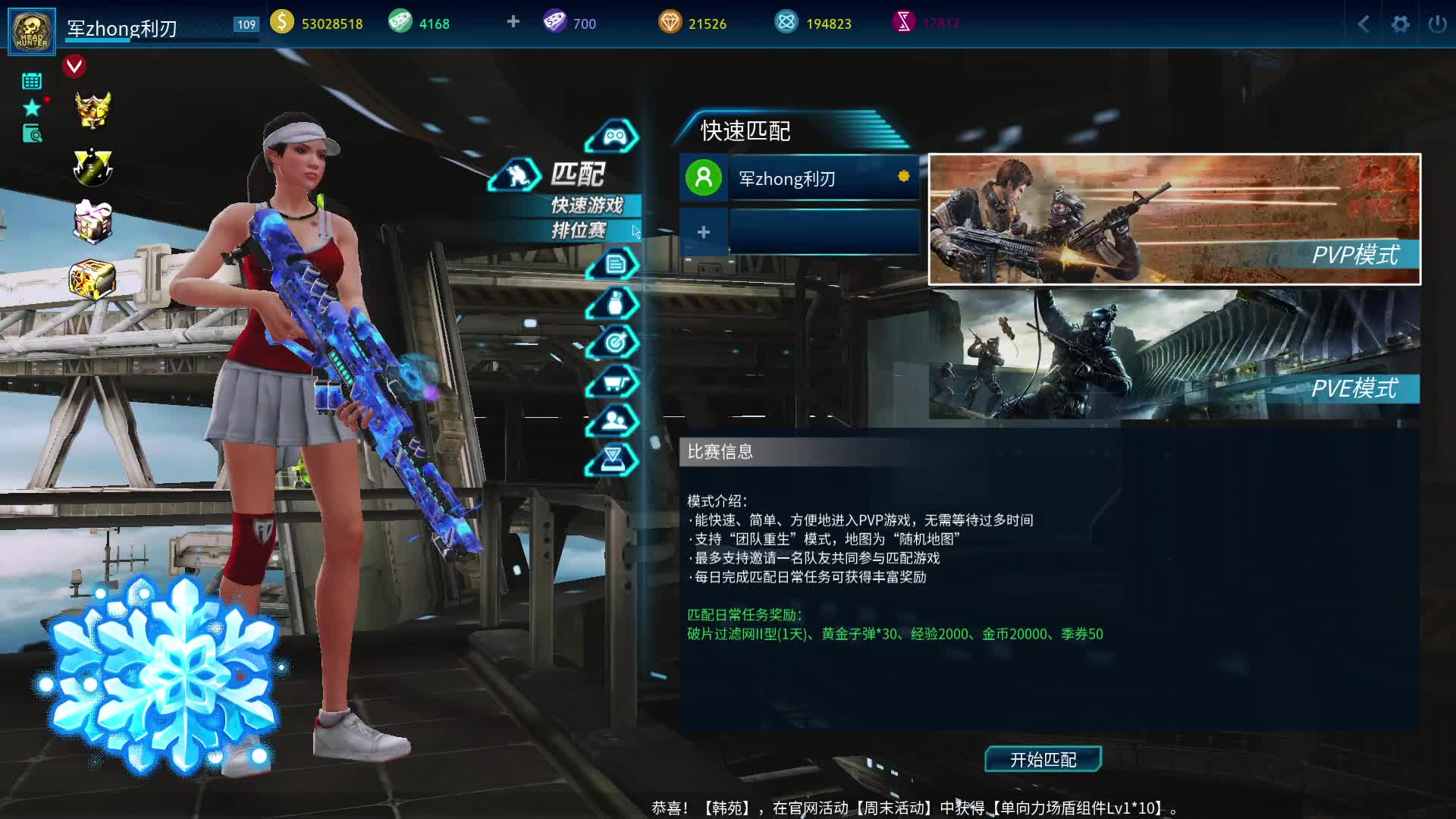Image resolution: width=1456 pixels, height=819 pixels.
Task: Open the golden treasure chest icon
Action: click(92, 280)
